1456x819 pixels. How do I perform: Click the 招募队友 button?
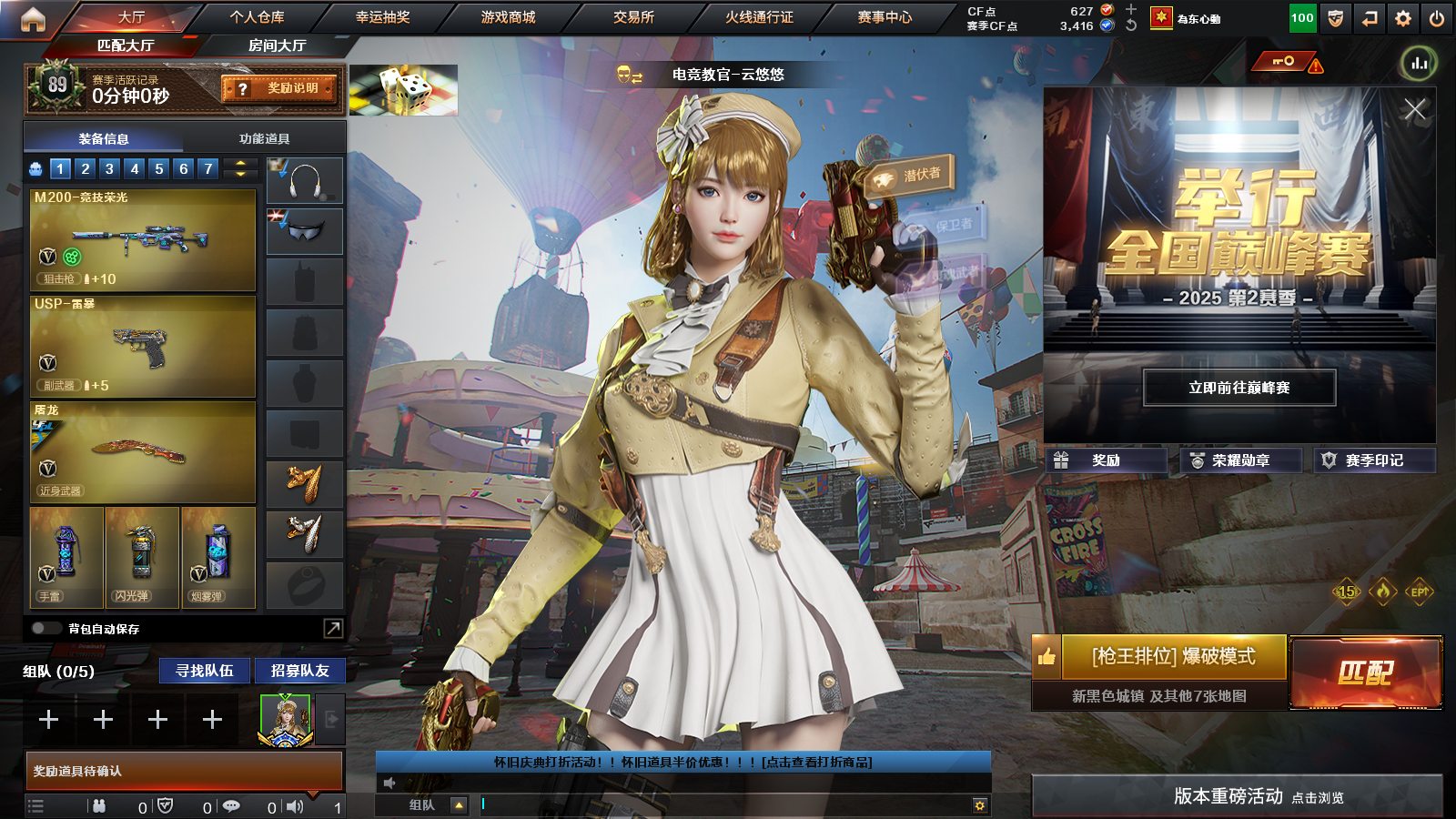299,671
